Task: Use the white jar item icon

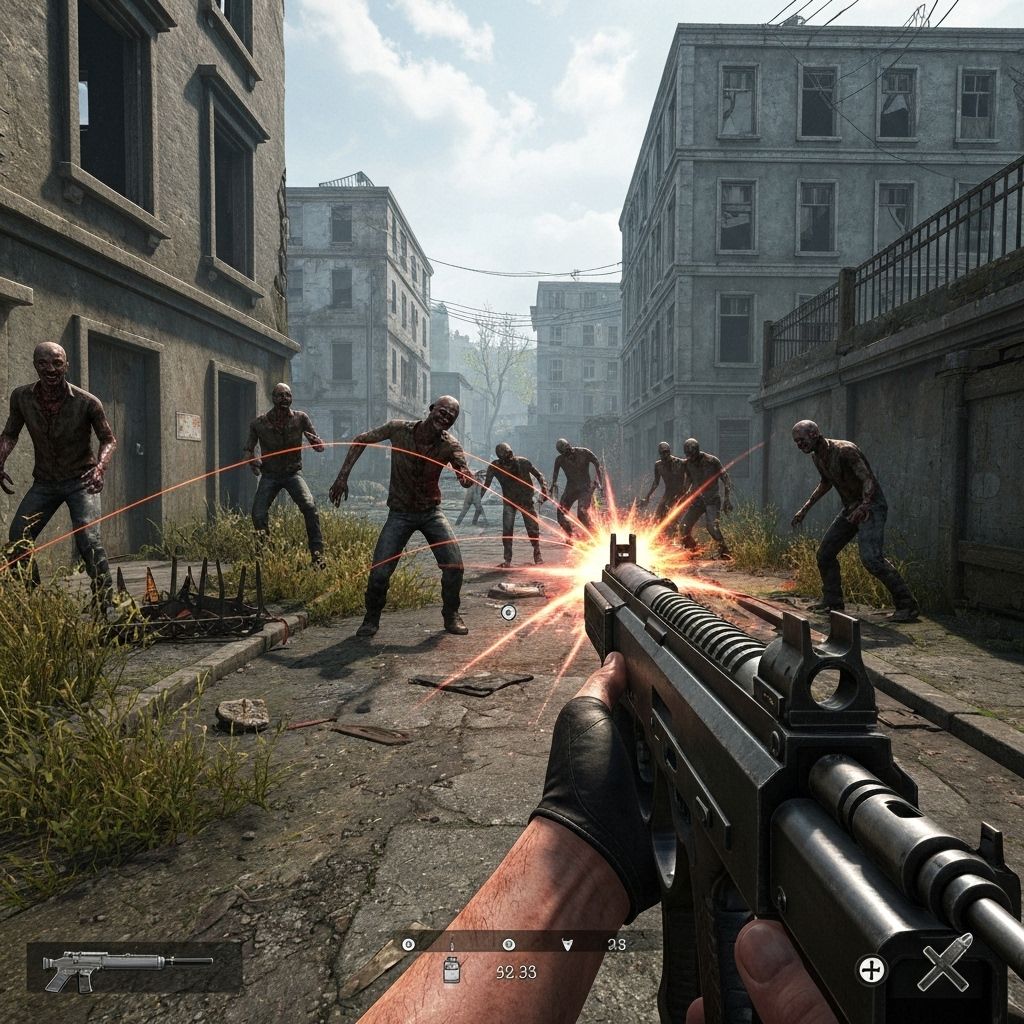Action: coord(452,969)
